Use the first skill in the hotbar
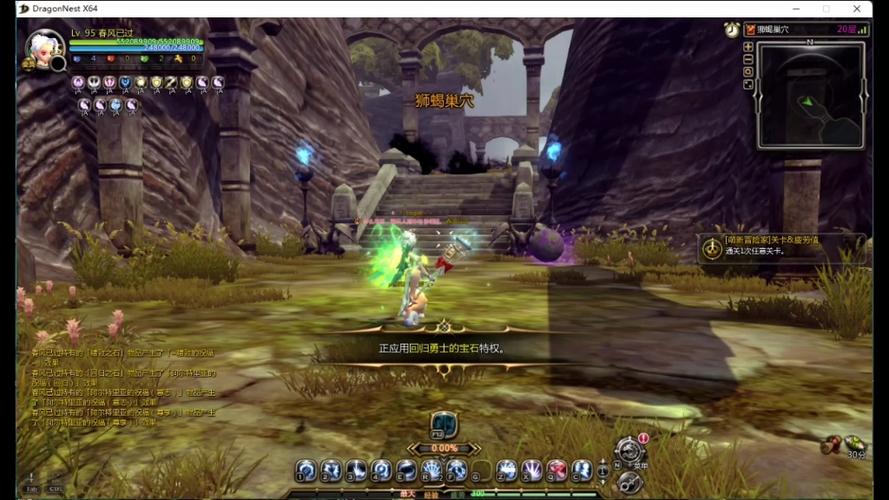 pos(306,469)
